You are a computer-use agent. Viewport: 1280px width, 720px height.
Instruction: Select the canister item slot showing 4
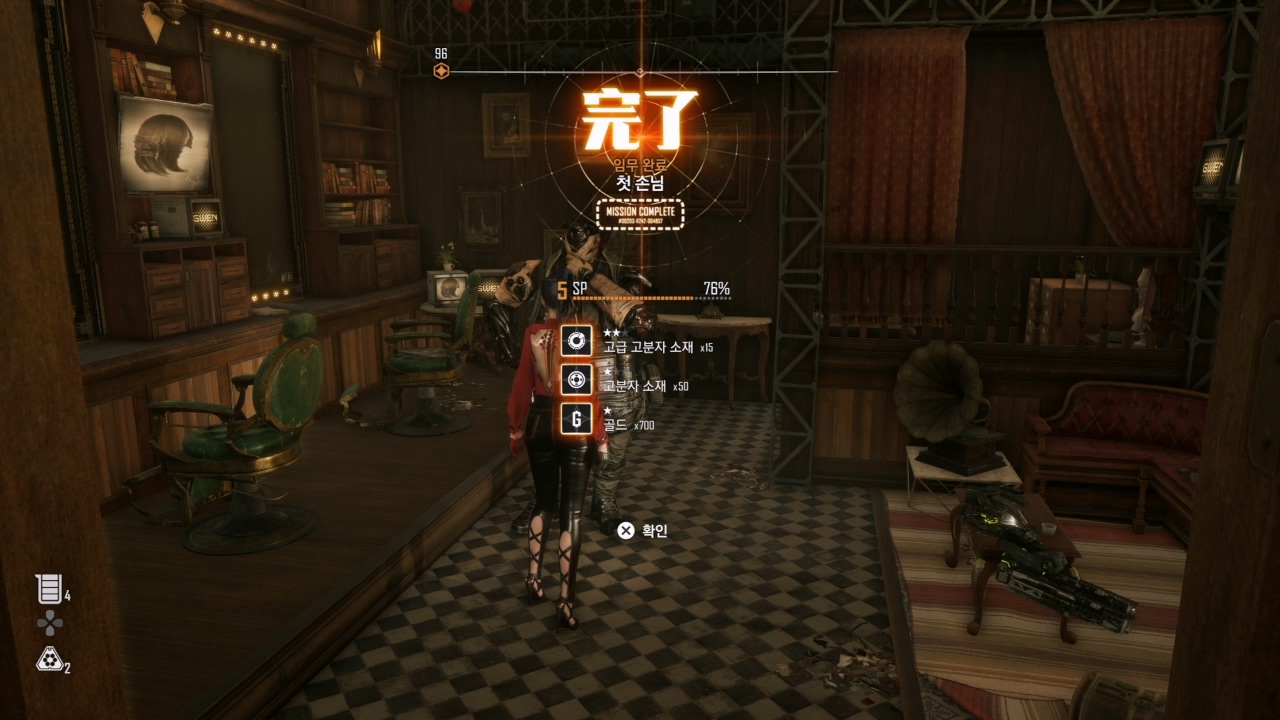point(48,589)
